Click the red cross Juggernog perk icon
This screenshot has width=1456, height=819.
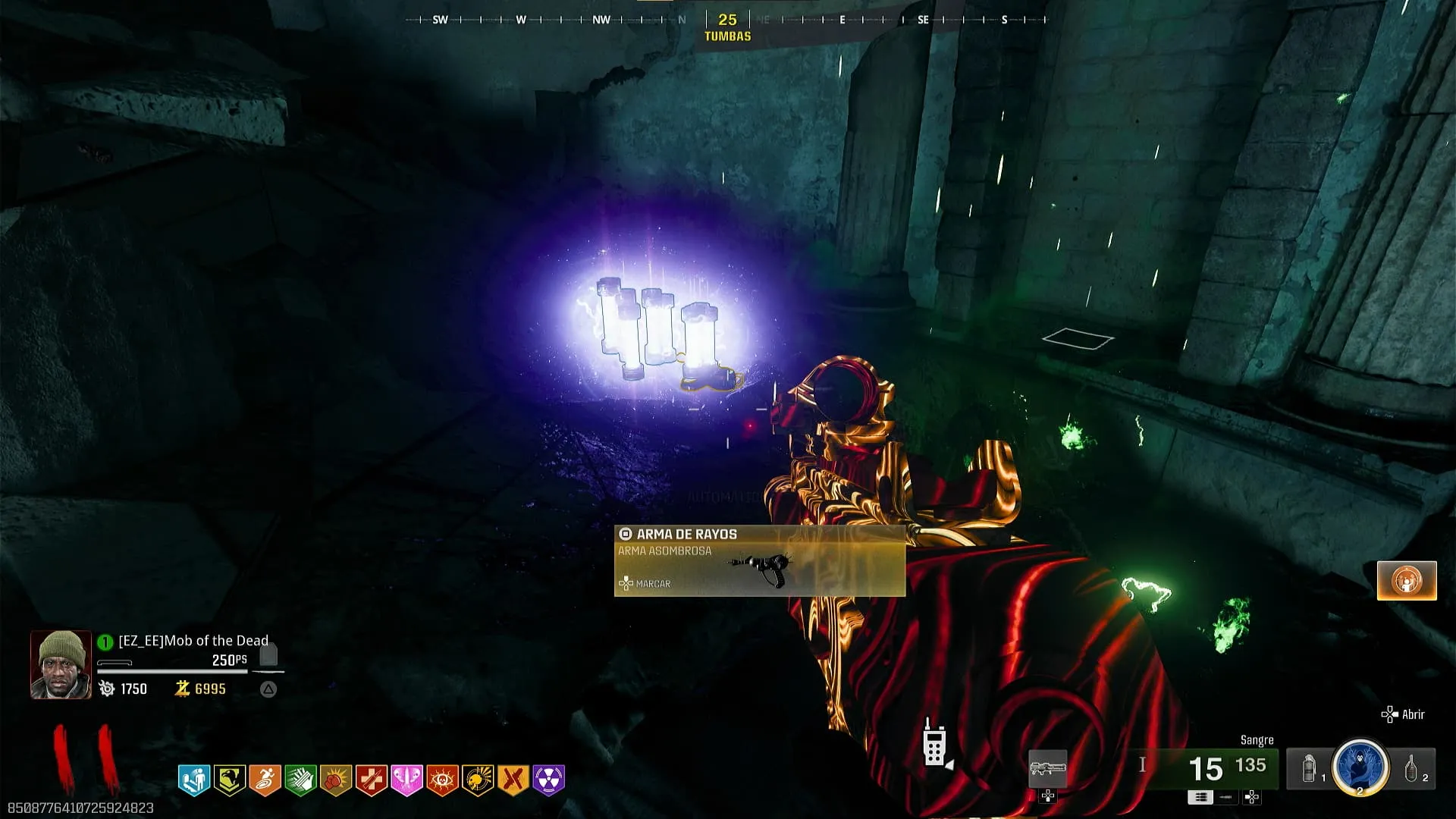372,779
